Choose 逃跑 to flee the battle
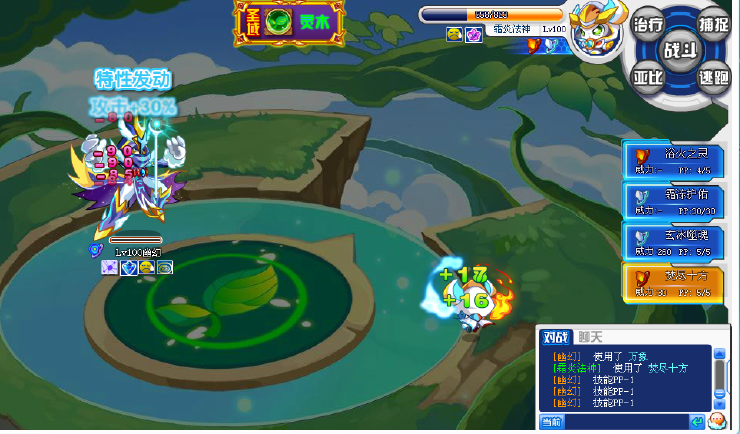Image resolution: width=740 pixels, height=434 pixels. [x=712, y=76]
